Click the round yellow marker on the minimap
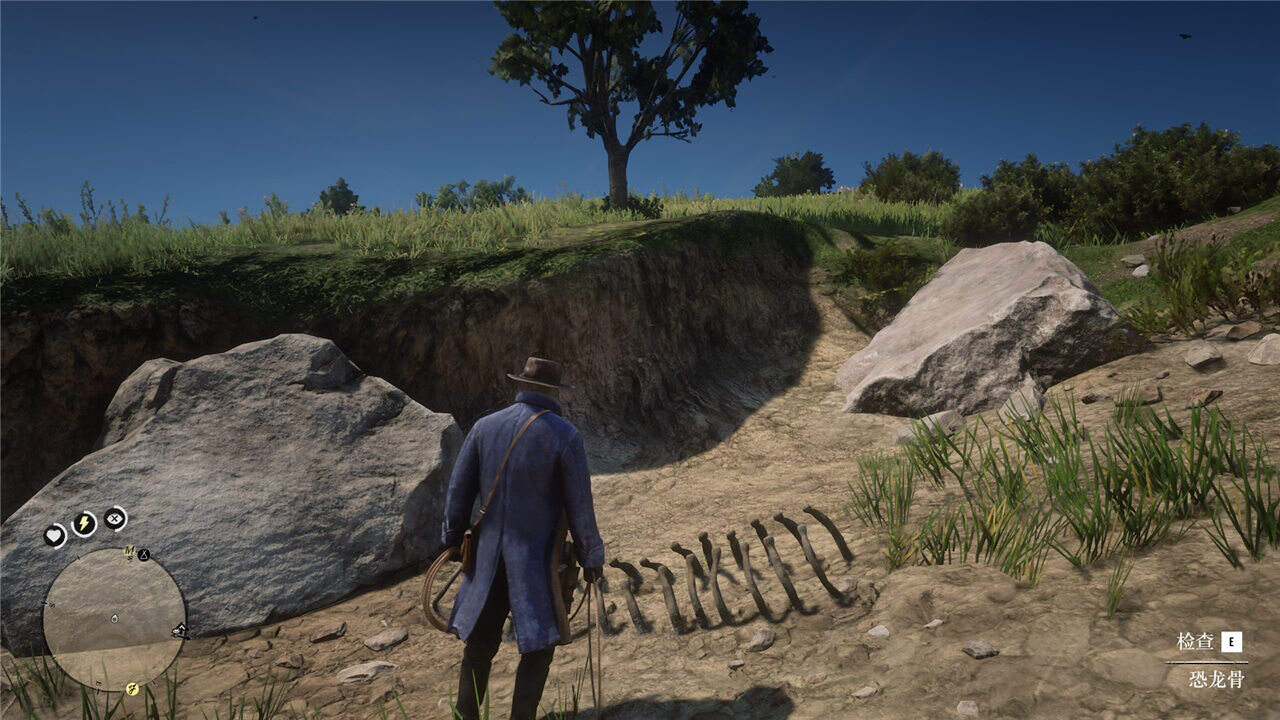The height and width of the screenshot is (720, 1280). 132,688
